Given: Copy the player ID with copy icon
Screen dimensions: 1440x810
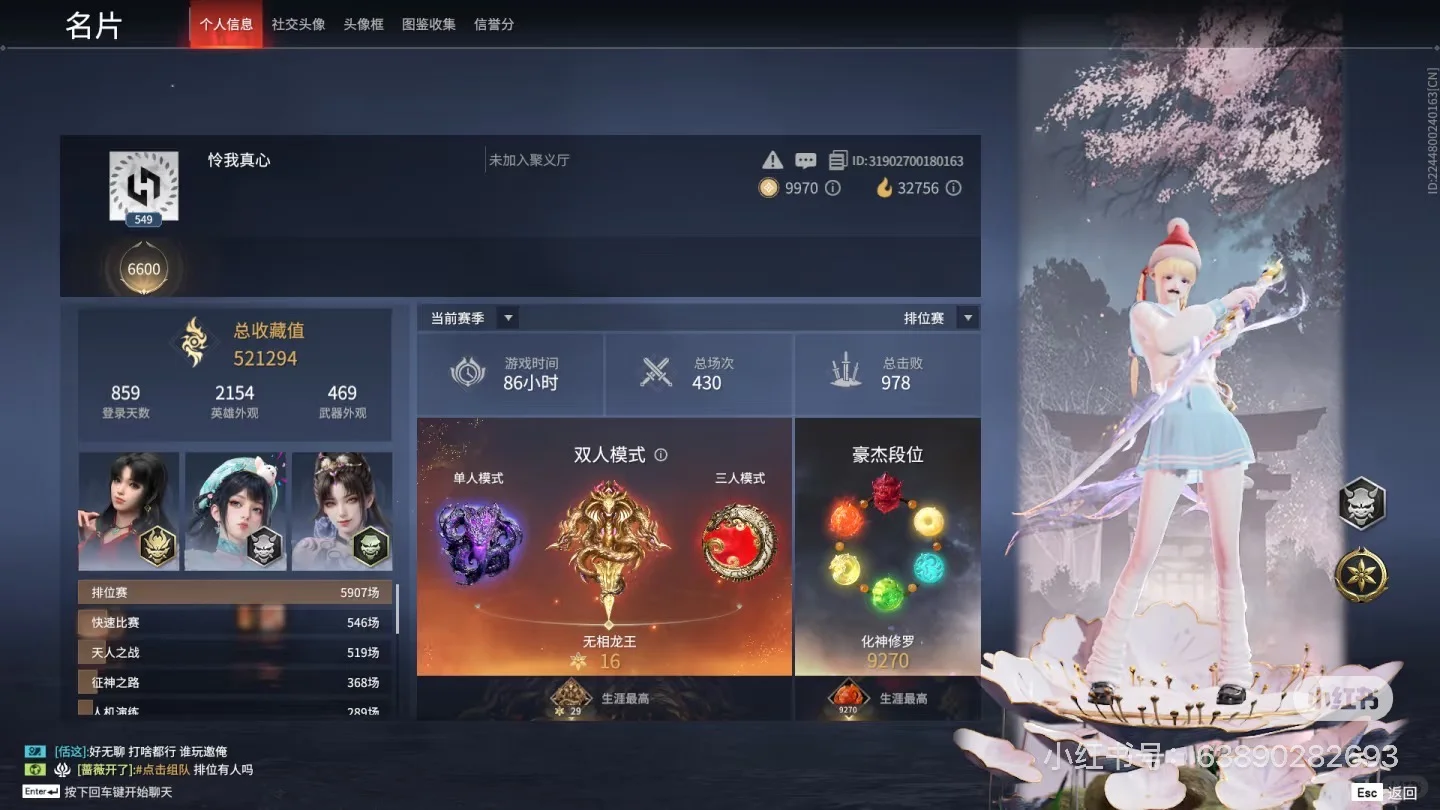Looking at the screenshot, I should point(839,159).
